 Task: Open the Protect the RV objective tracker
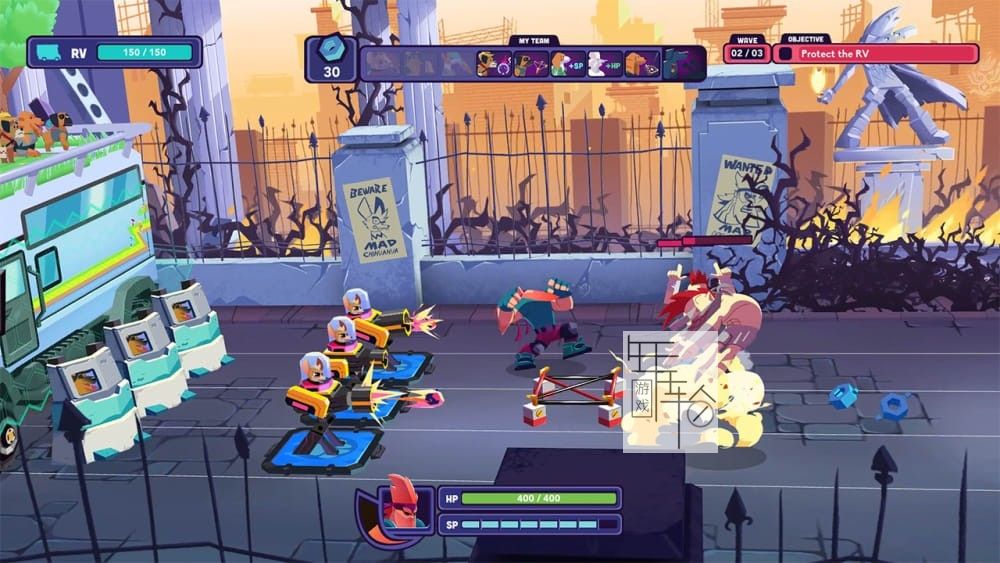pos(876,53)
